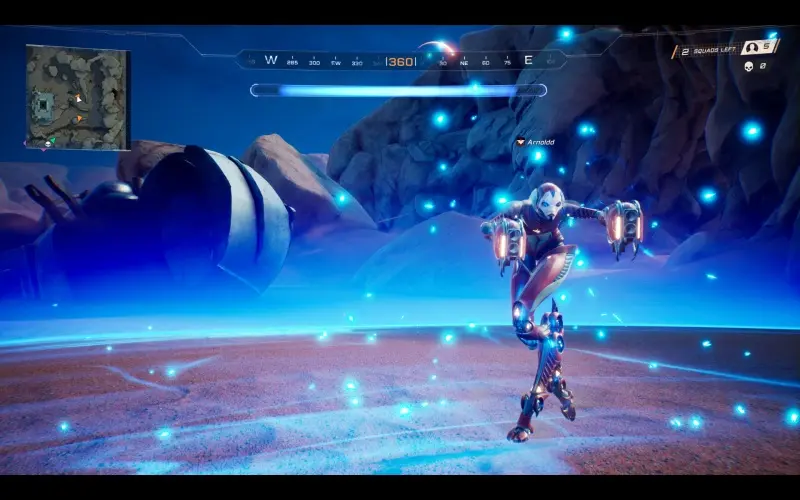This screenshot has width=800, height=500.
Task: Open the minimap in the corner
Action: [78, 98]
